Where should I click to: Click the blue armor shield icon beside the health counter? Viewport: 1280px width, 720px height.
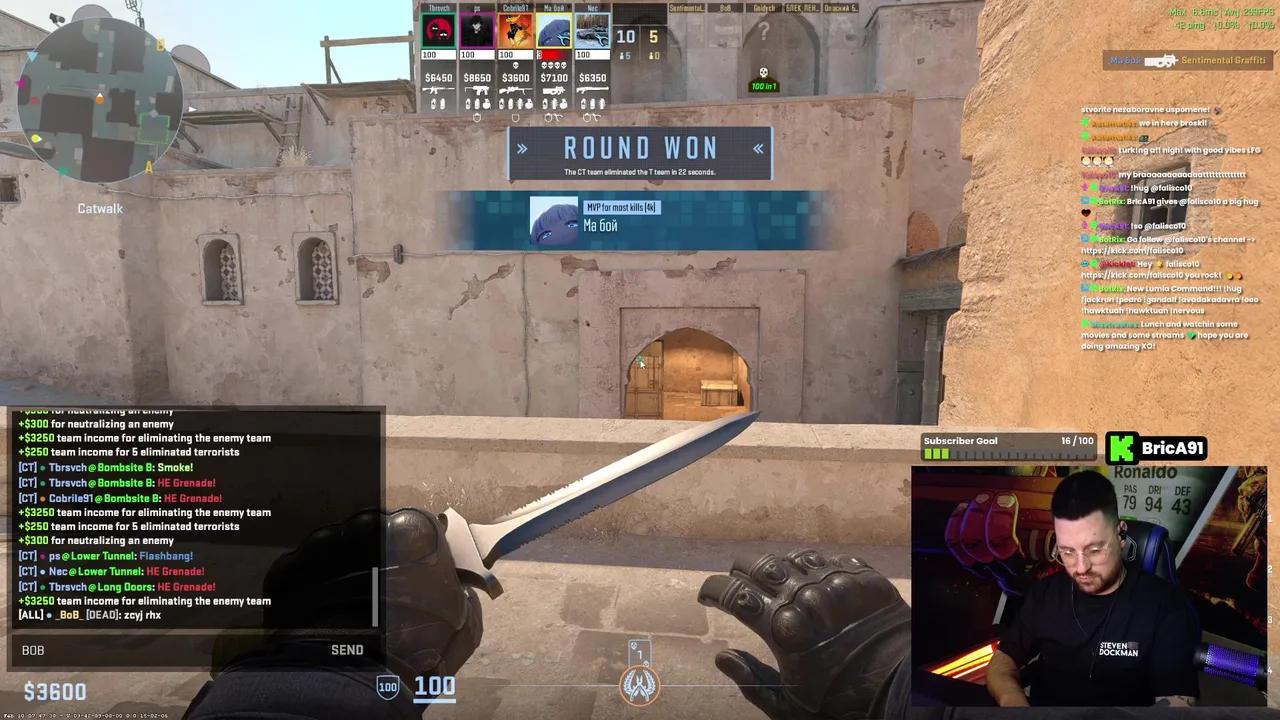click(388, 686)
